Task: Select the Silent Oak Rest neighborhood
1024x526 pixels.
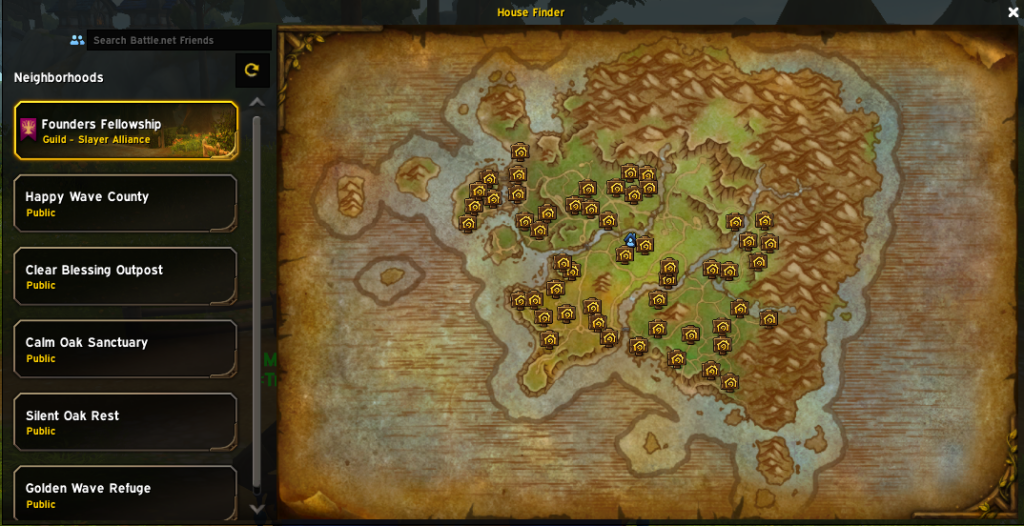Action: [x=126, y=422]
